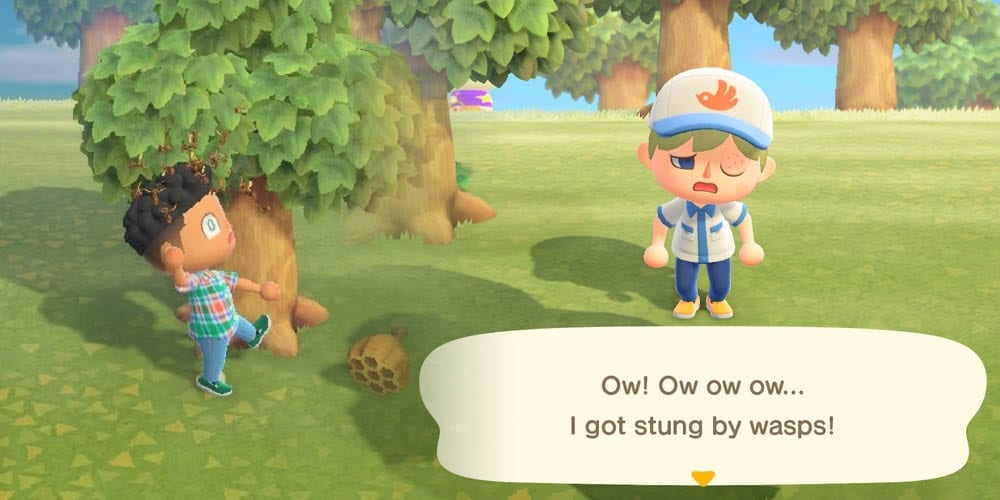Click the wasp sting dialogue bubble
This screenshot has height=500, width=1000.
[702, 405]
